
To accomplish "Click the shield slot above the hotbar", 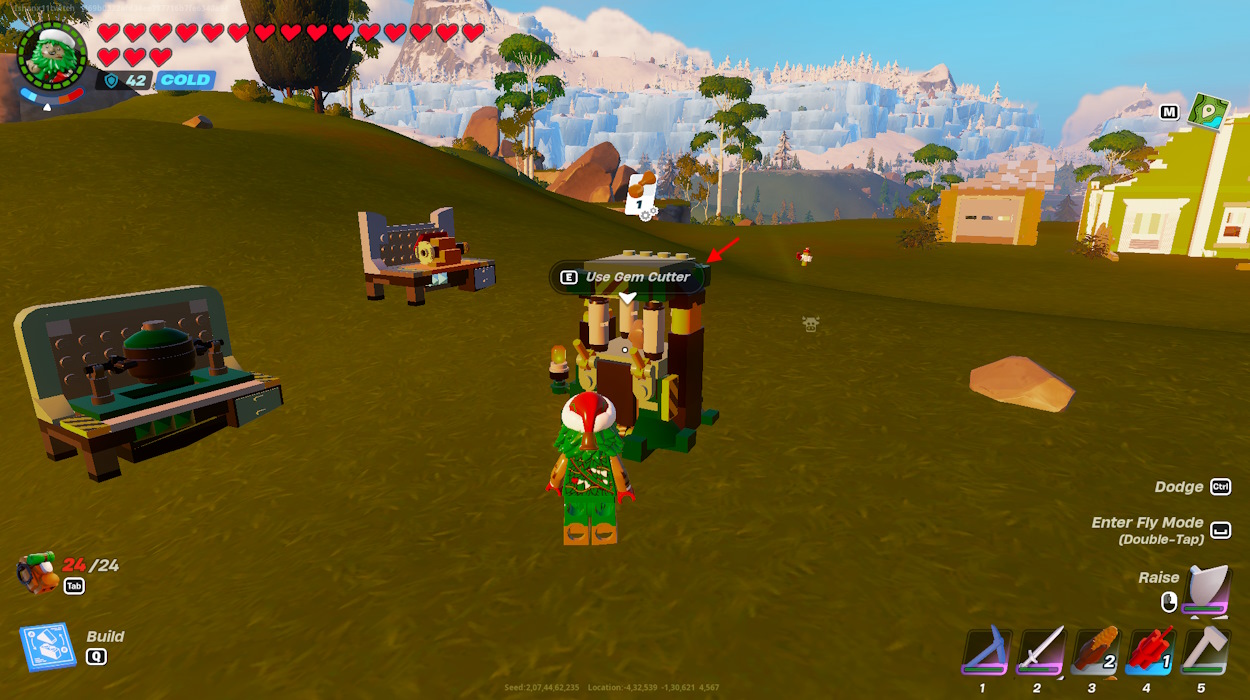I will point(1205,591).
